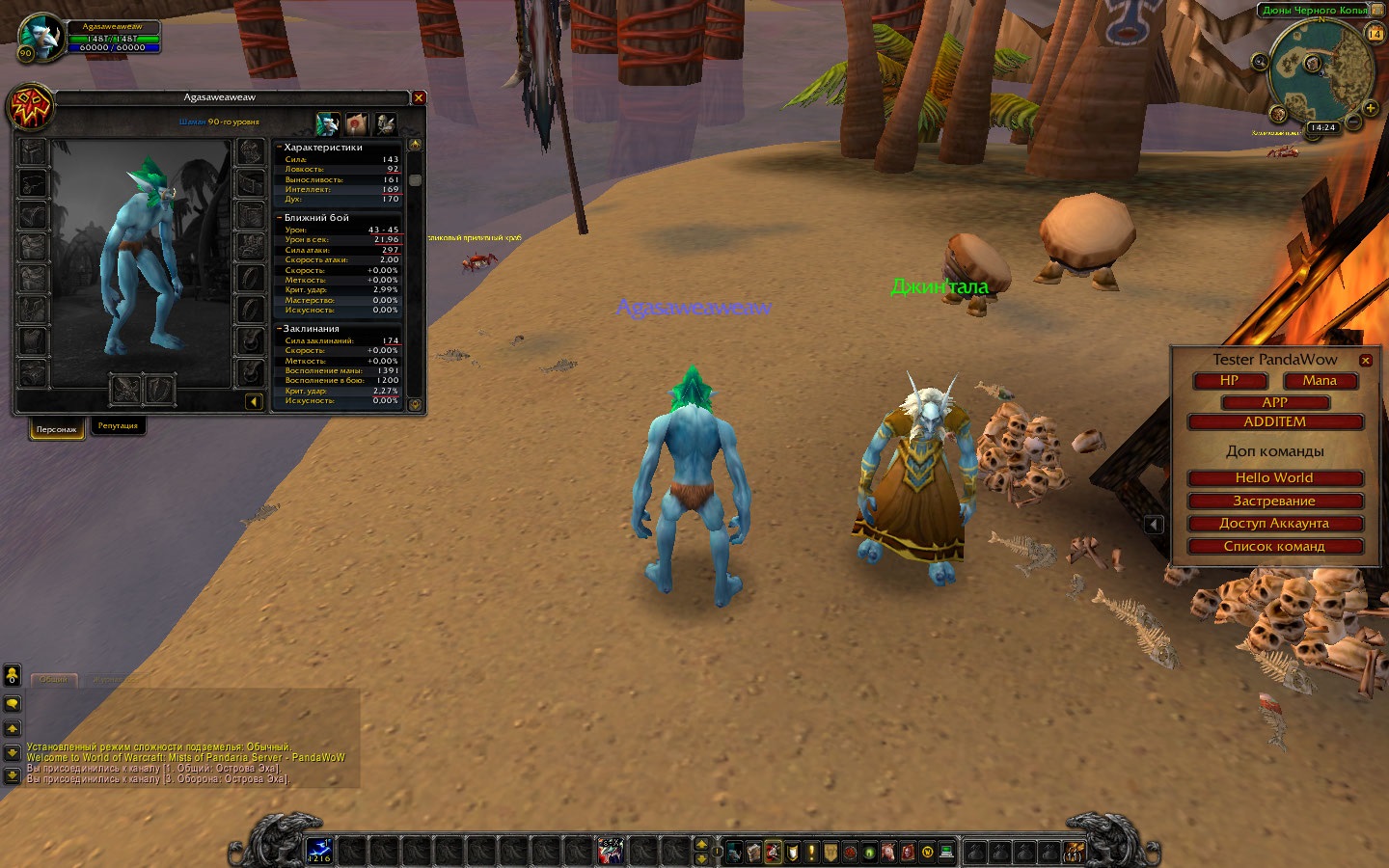The image size is (1389, 868).
Task: Collapse the Характеристики stats section
Action: (279, 148)
